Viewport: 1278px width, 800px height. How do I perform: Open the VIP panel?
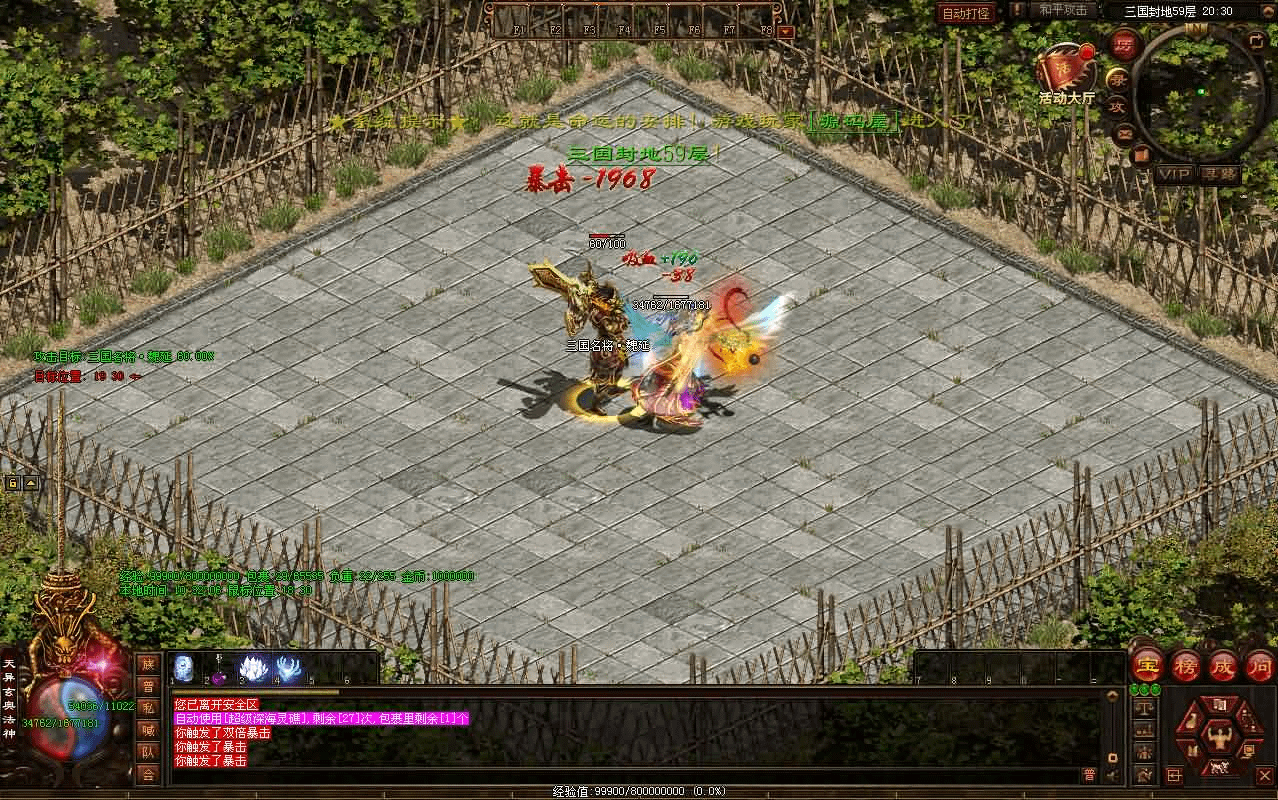pyautogui.click(x=1173, y=174)
